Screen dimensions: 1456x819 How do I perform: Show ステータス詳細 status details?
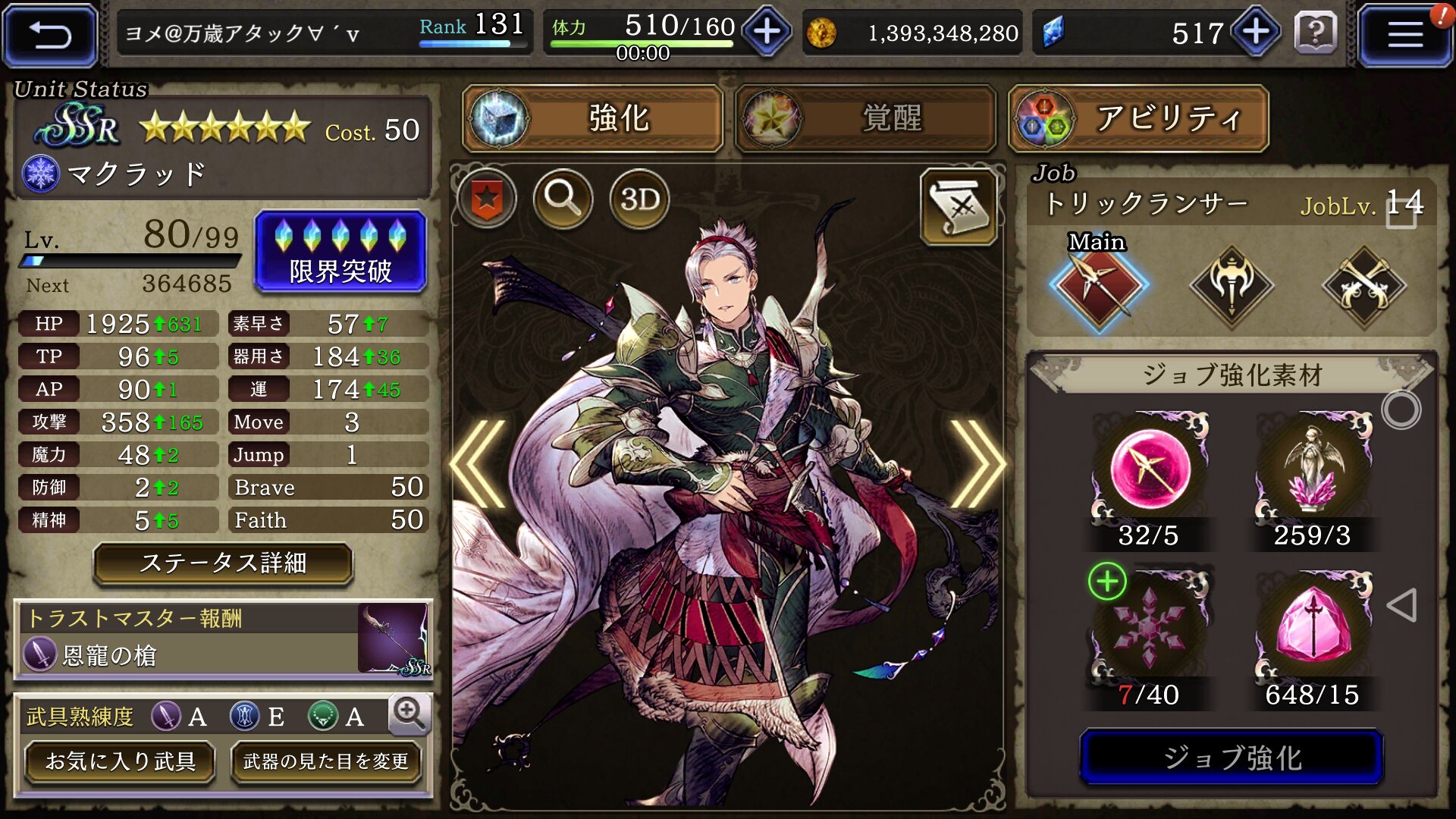(223, 563)
